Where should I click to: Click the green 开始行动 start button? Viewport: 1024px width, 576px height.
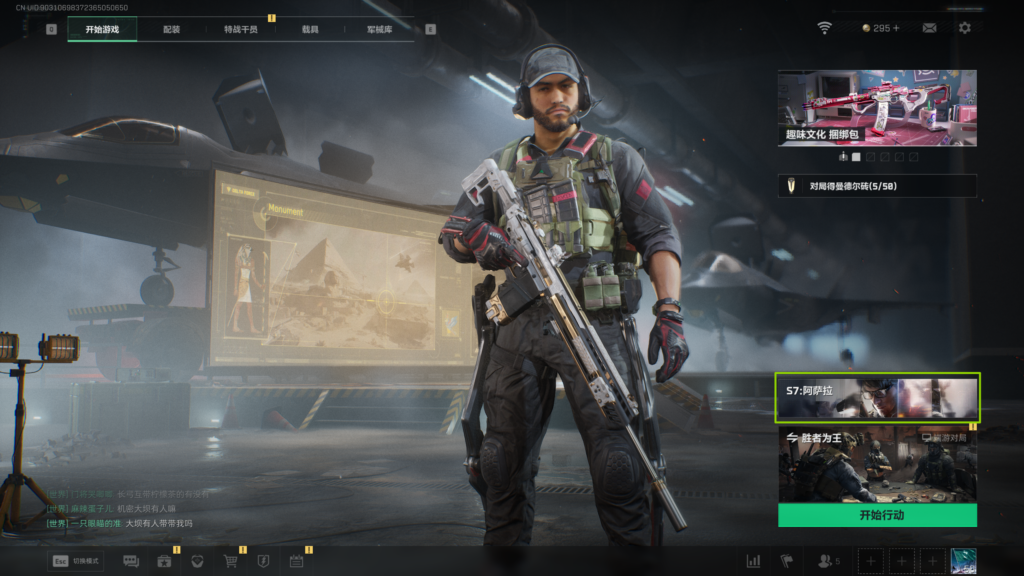[877, 515]
